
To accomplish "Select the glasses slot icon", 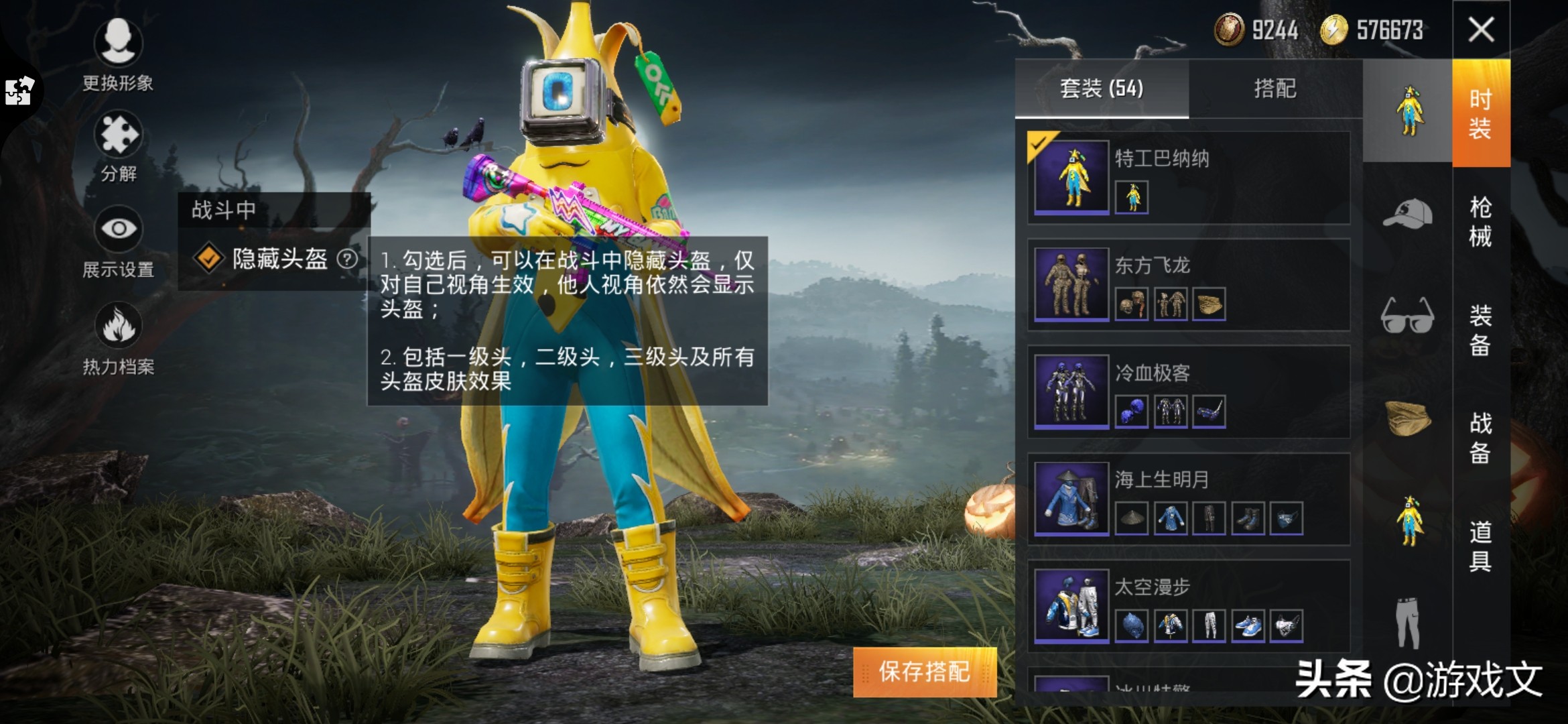I will 1407,315.
